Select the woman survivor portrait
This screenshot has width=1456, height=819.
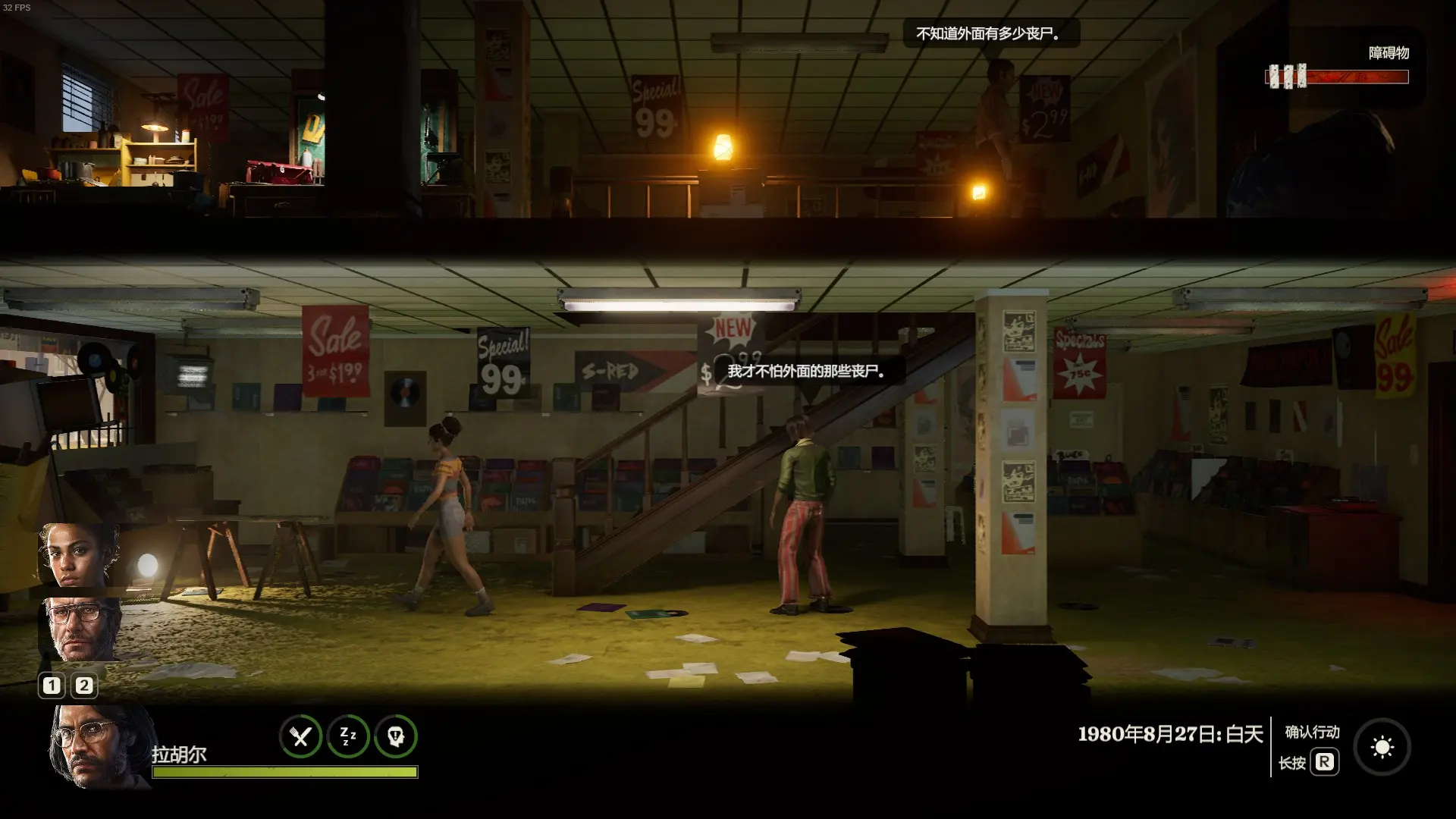[79, 554]
